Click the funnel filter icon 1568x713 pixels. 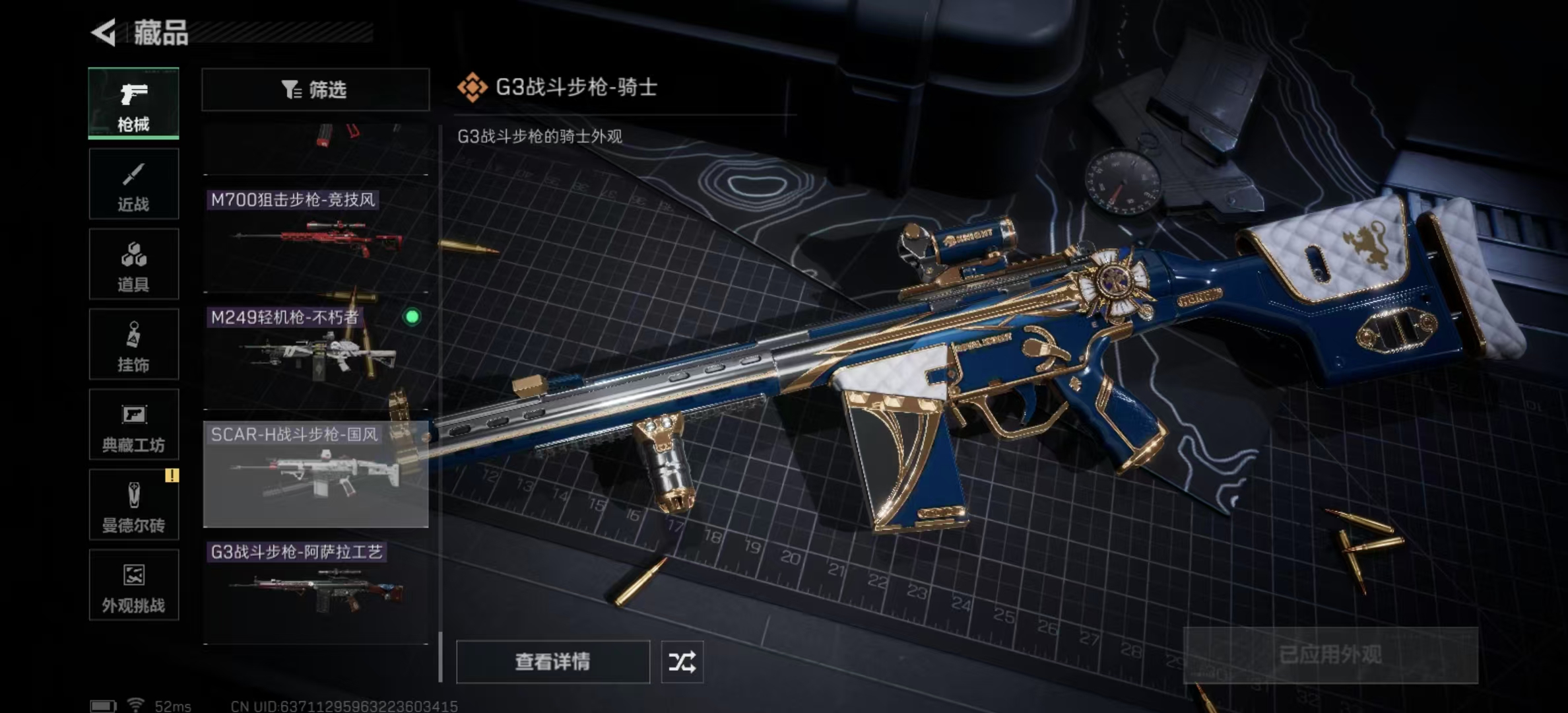point(290,89)
